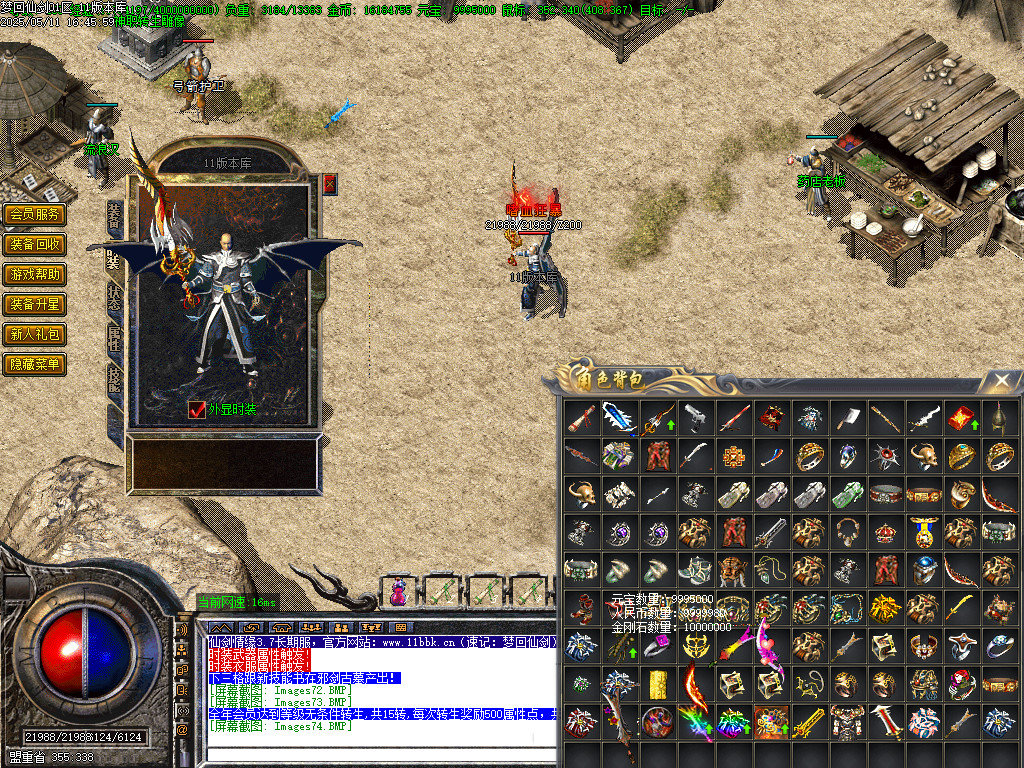Click the 装备回收 equipment recycle button

[35, 244]
